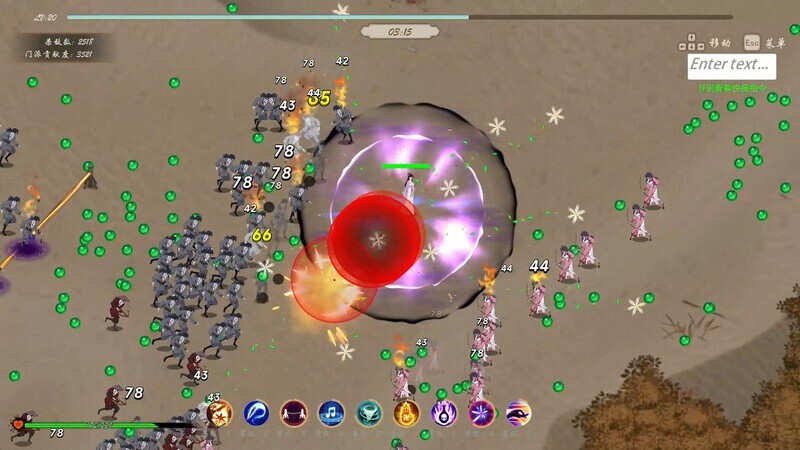The image size is (800, 450).
Task: Select the dark red twin-figures skill icon
Action: 293,411
